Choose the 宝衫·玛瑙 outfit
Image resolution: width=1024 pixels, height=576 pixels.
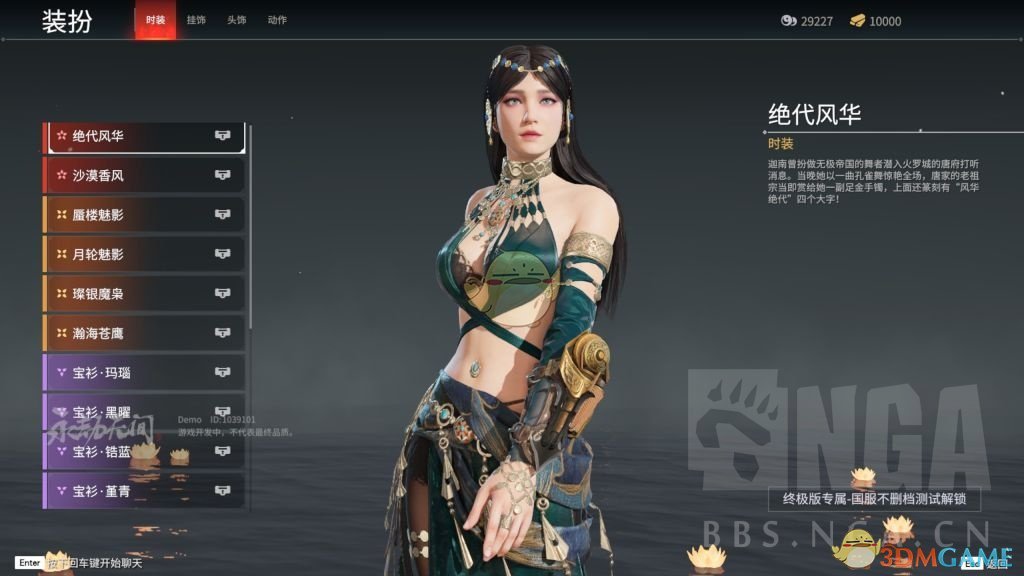(x=144, y=373)
